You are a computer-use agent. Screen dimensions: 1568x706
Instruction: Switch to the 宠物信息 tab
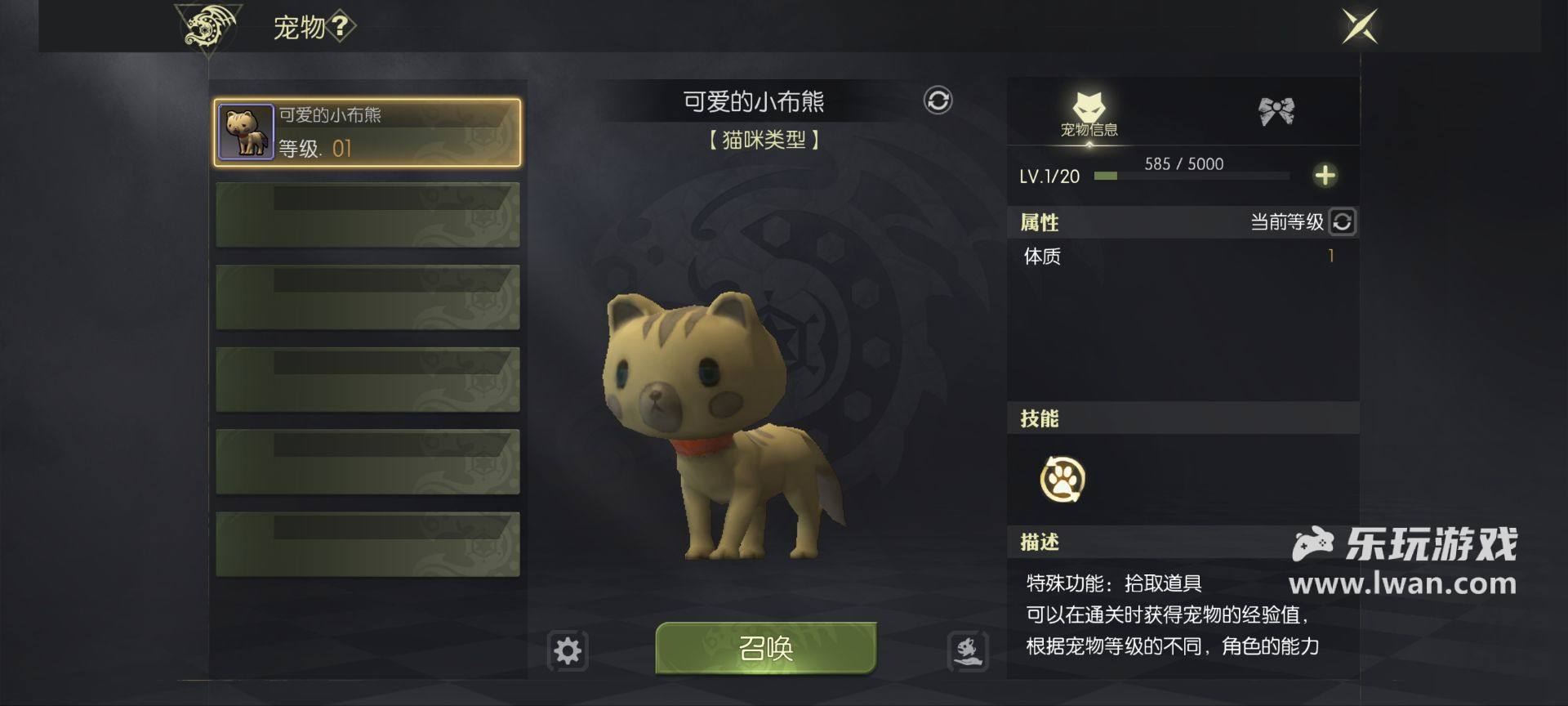tap(1089, 114)
